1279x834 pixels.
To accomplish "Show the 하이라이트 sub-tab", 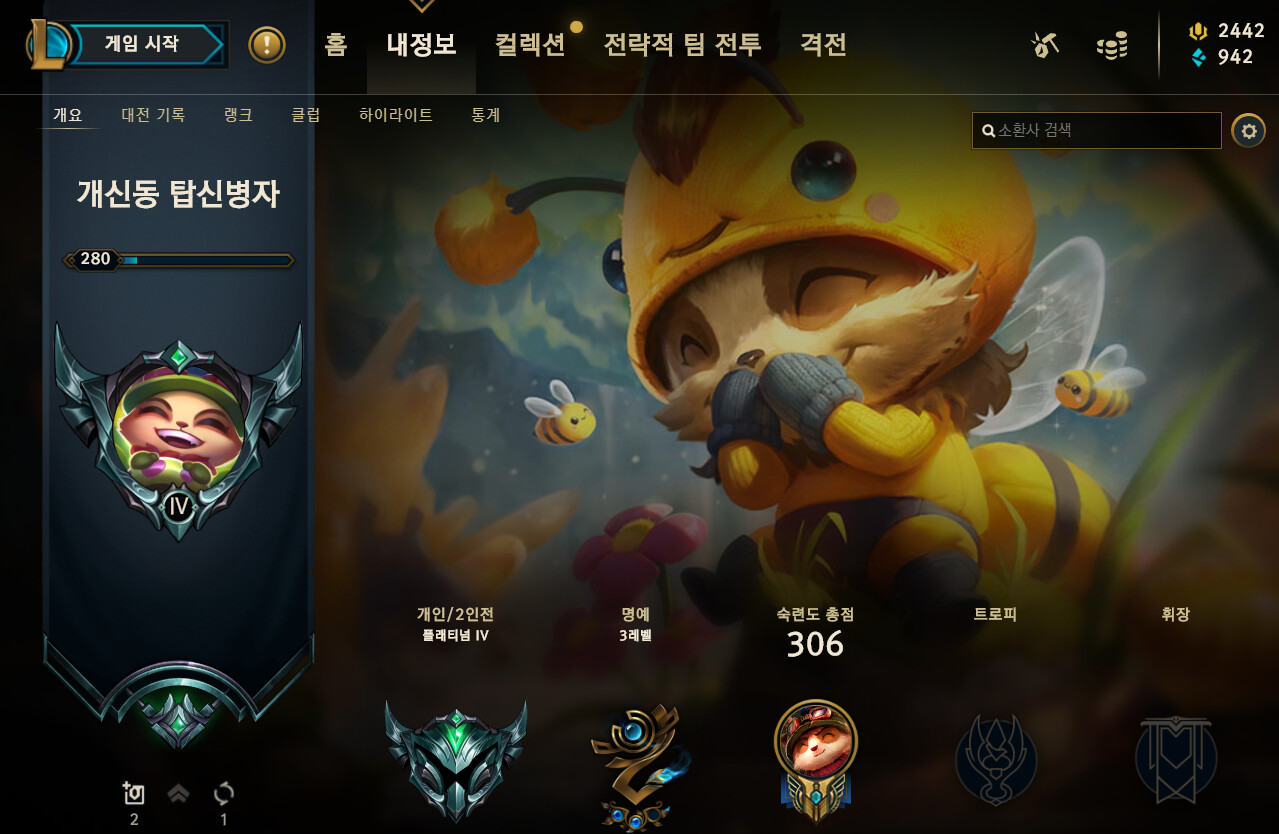I will [x=396, y=115].
